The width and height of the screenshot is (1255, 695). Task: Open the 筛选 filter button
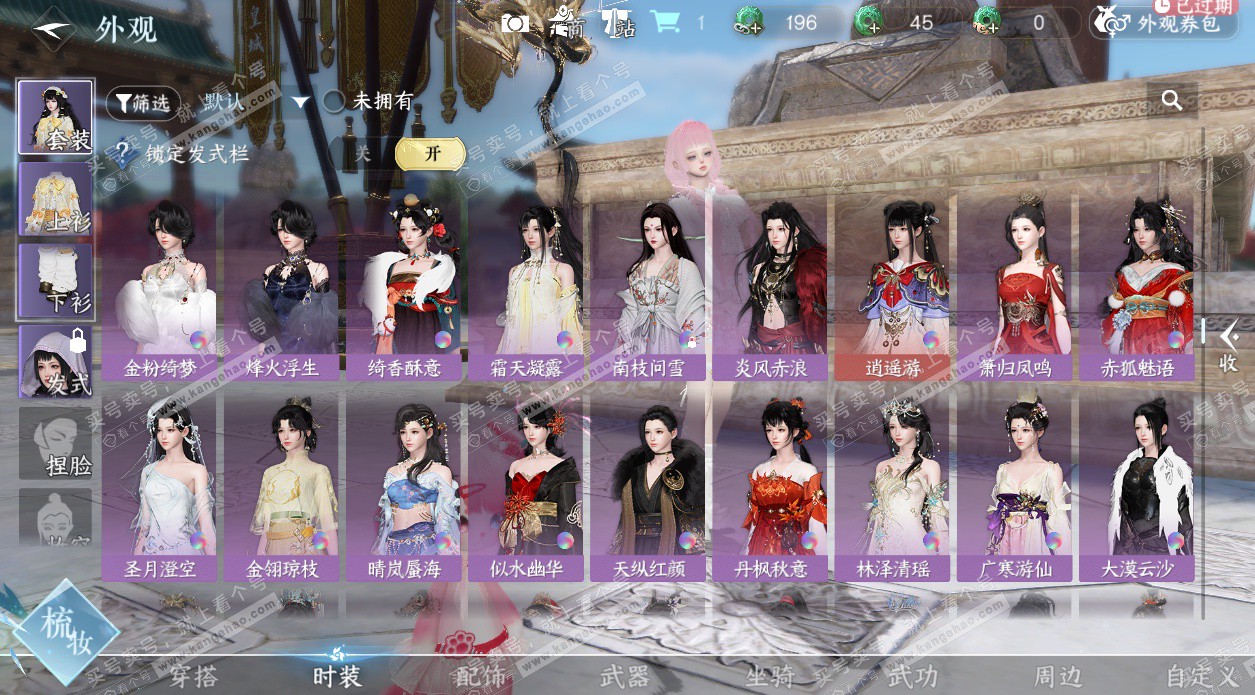pyautogui.click(x=143, y=102)
